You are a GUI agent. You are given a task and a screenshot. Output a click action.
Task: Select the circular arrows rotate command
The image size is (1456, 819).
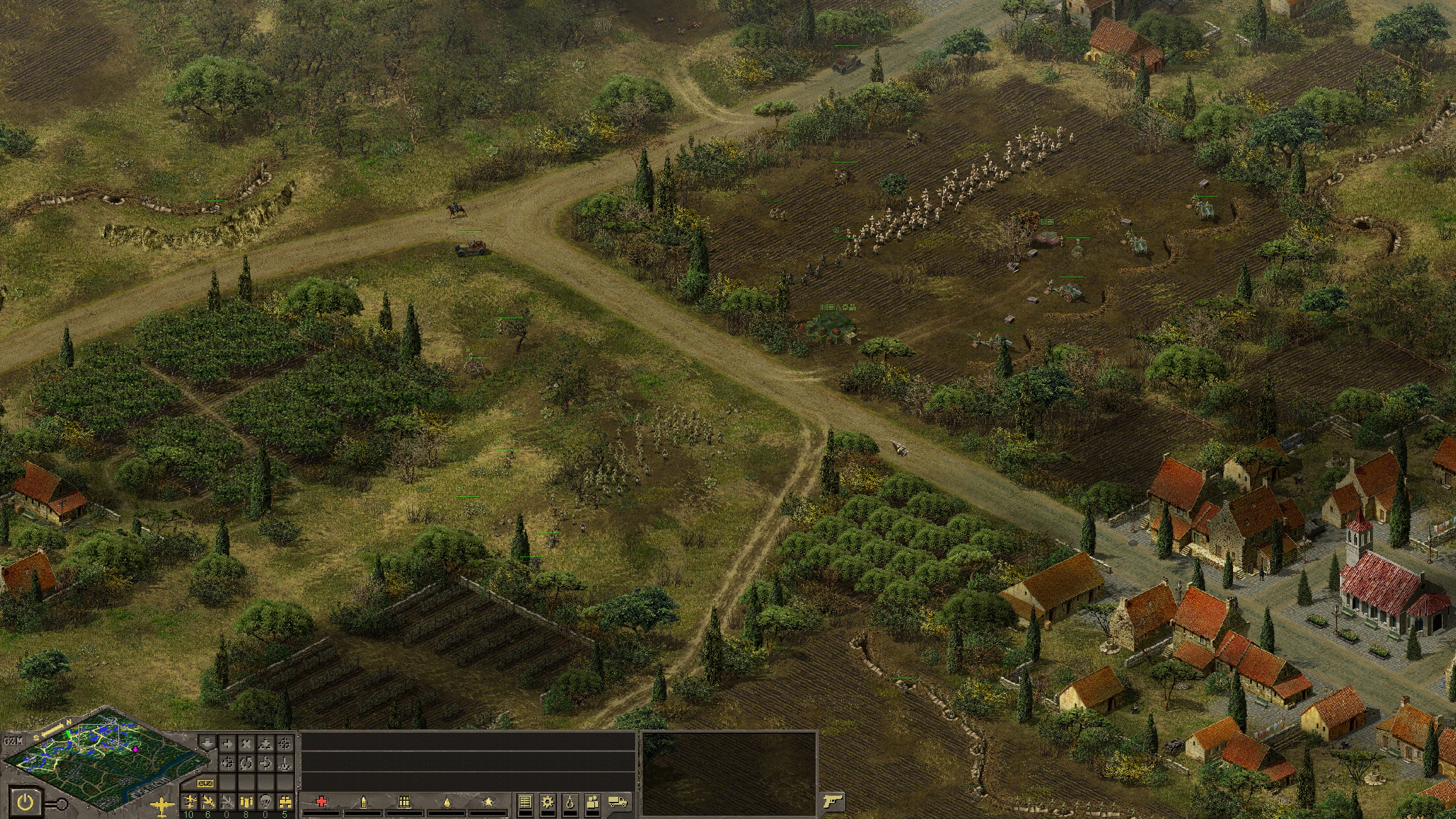pyautogui.click(x=246, y=763)
